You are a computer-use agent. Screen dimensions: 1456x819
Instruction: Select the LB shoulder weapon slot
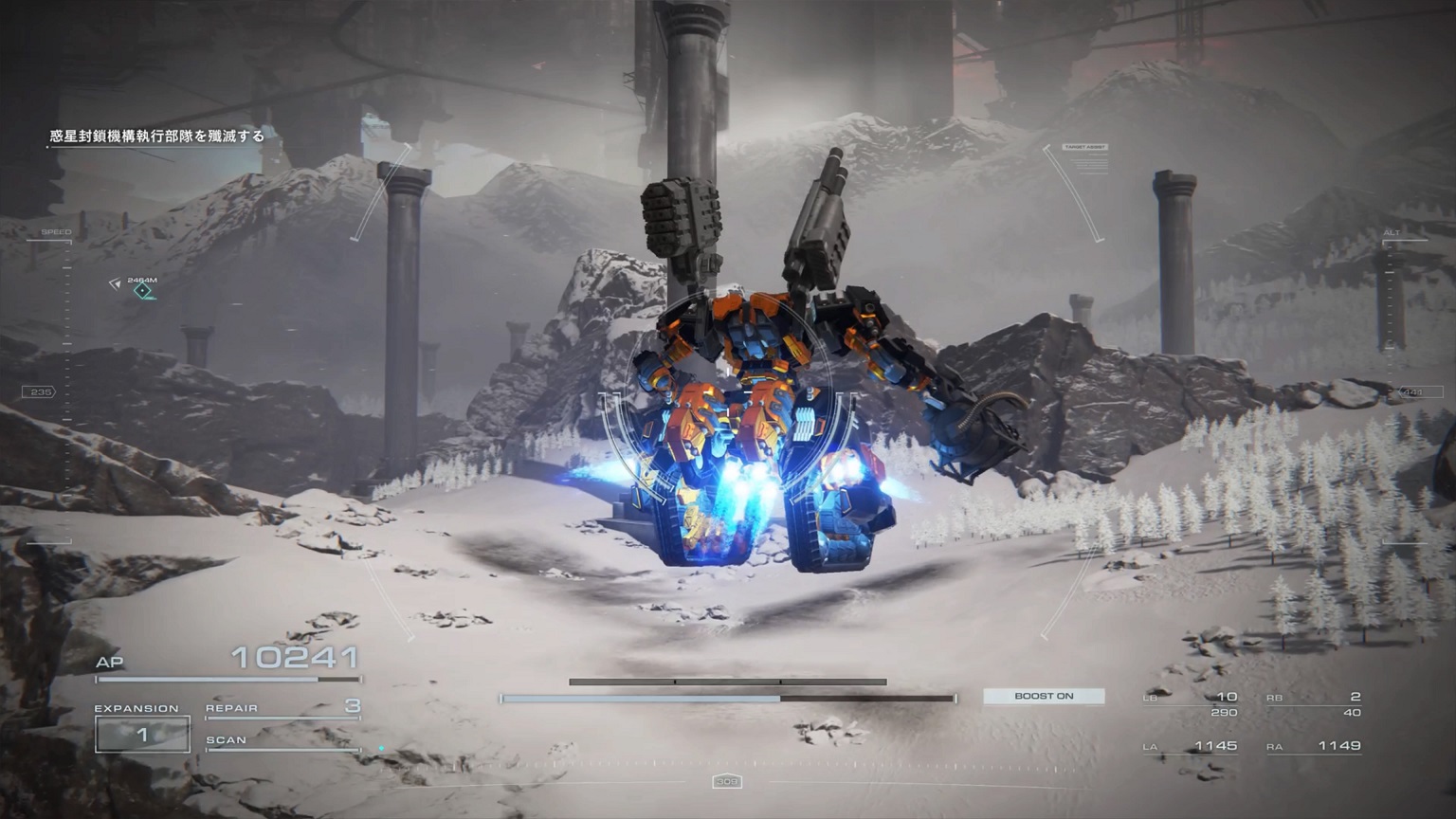[x=1191, y=703]
